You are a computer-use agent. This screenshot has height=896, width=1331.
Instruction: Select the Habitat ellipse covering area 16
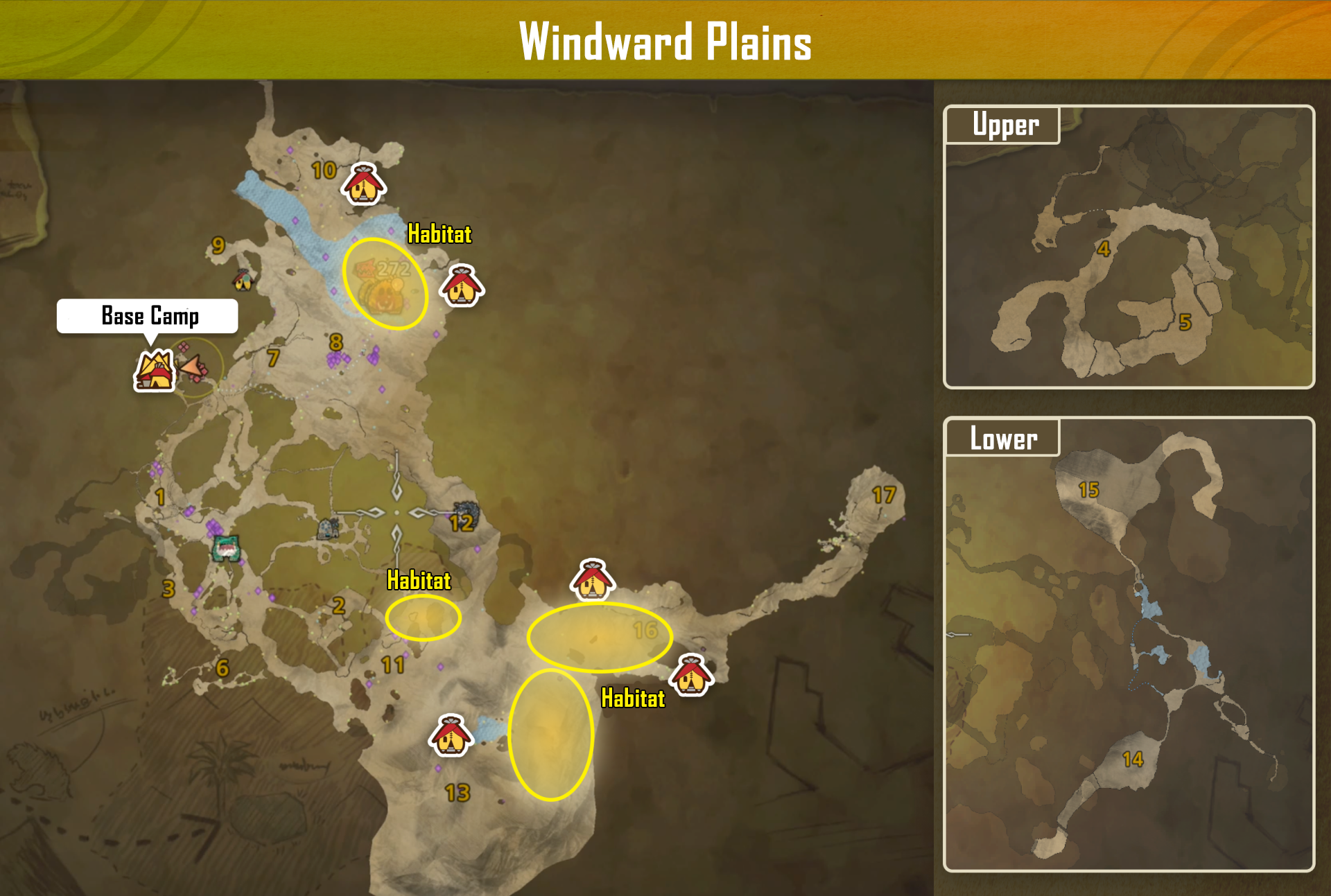600,637
